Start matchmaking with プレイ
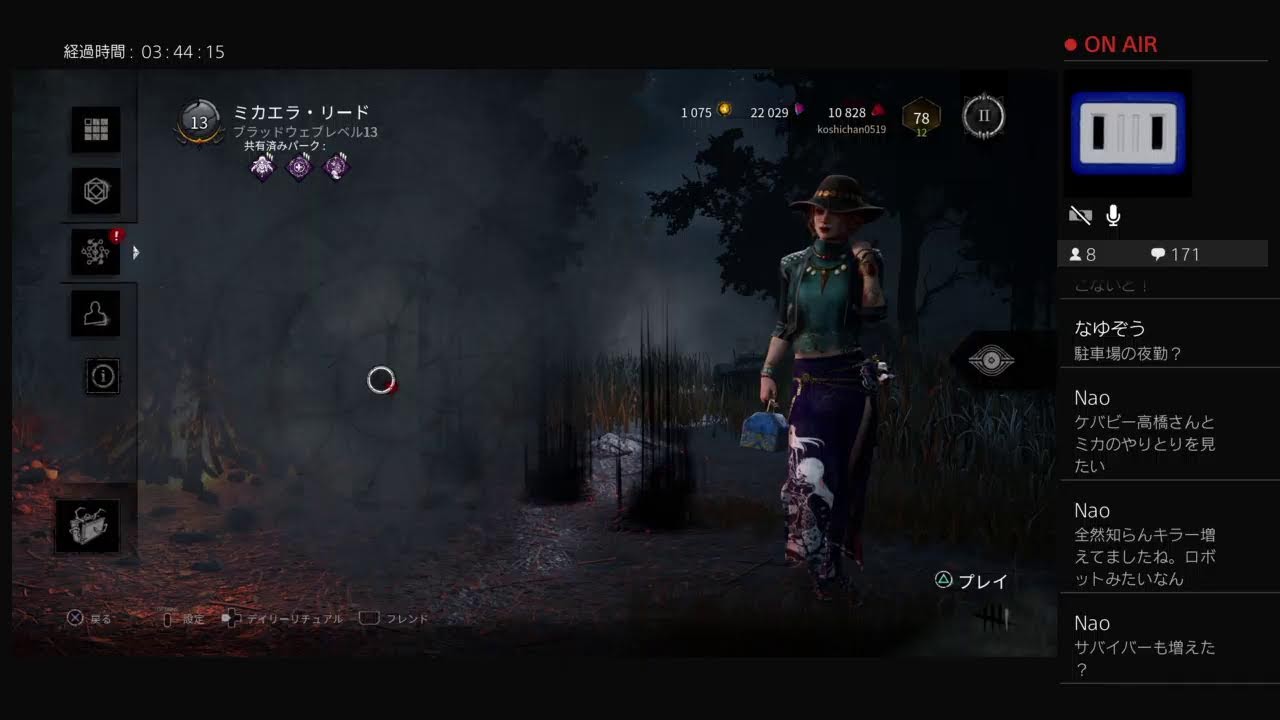 (x=972, y=581)
